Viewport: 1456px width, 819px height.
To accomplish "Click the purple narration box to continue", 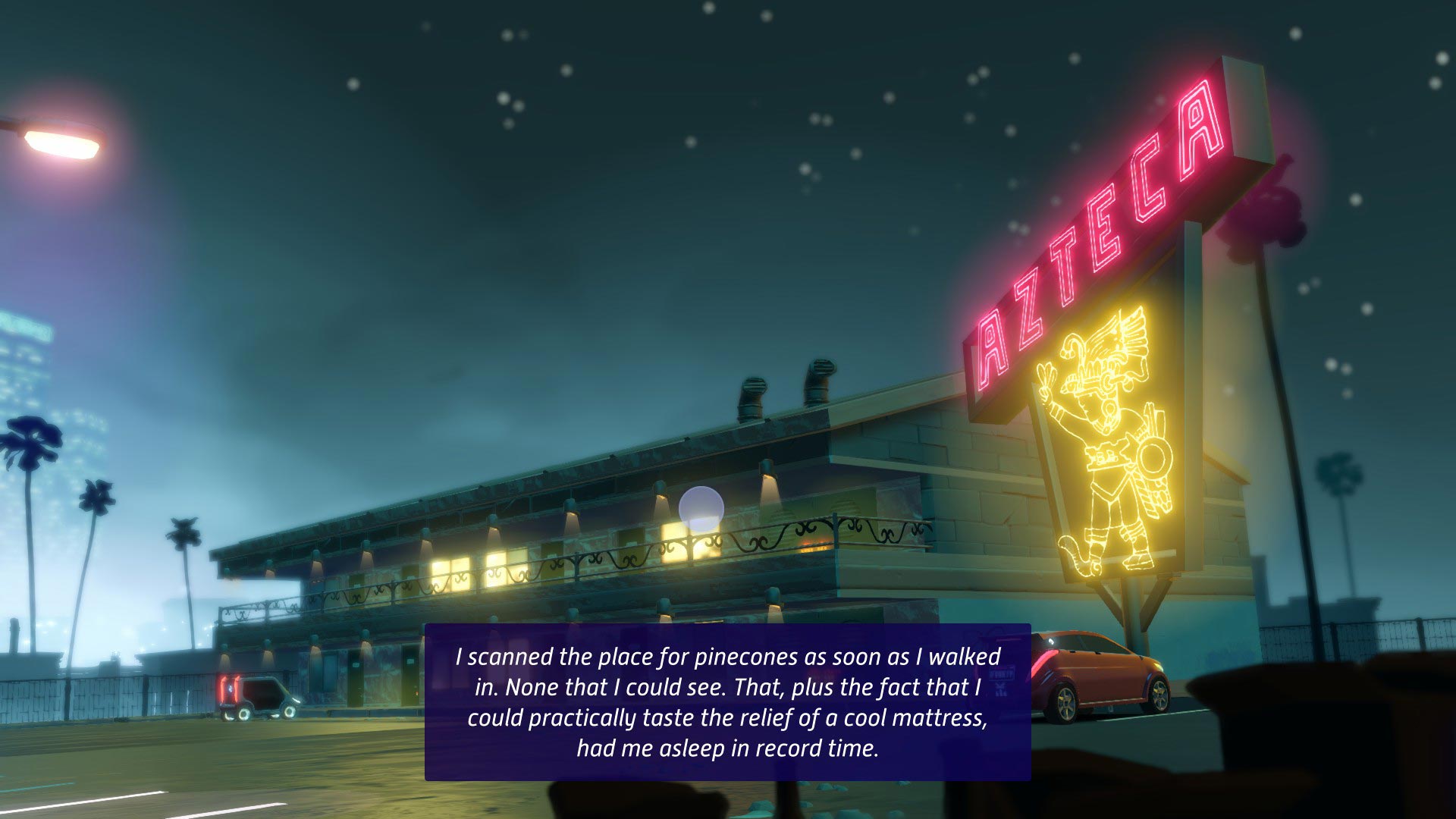I will pos(727,702).
